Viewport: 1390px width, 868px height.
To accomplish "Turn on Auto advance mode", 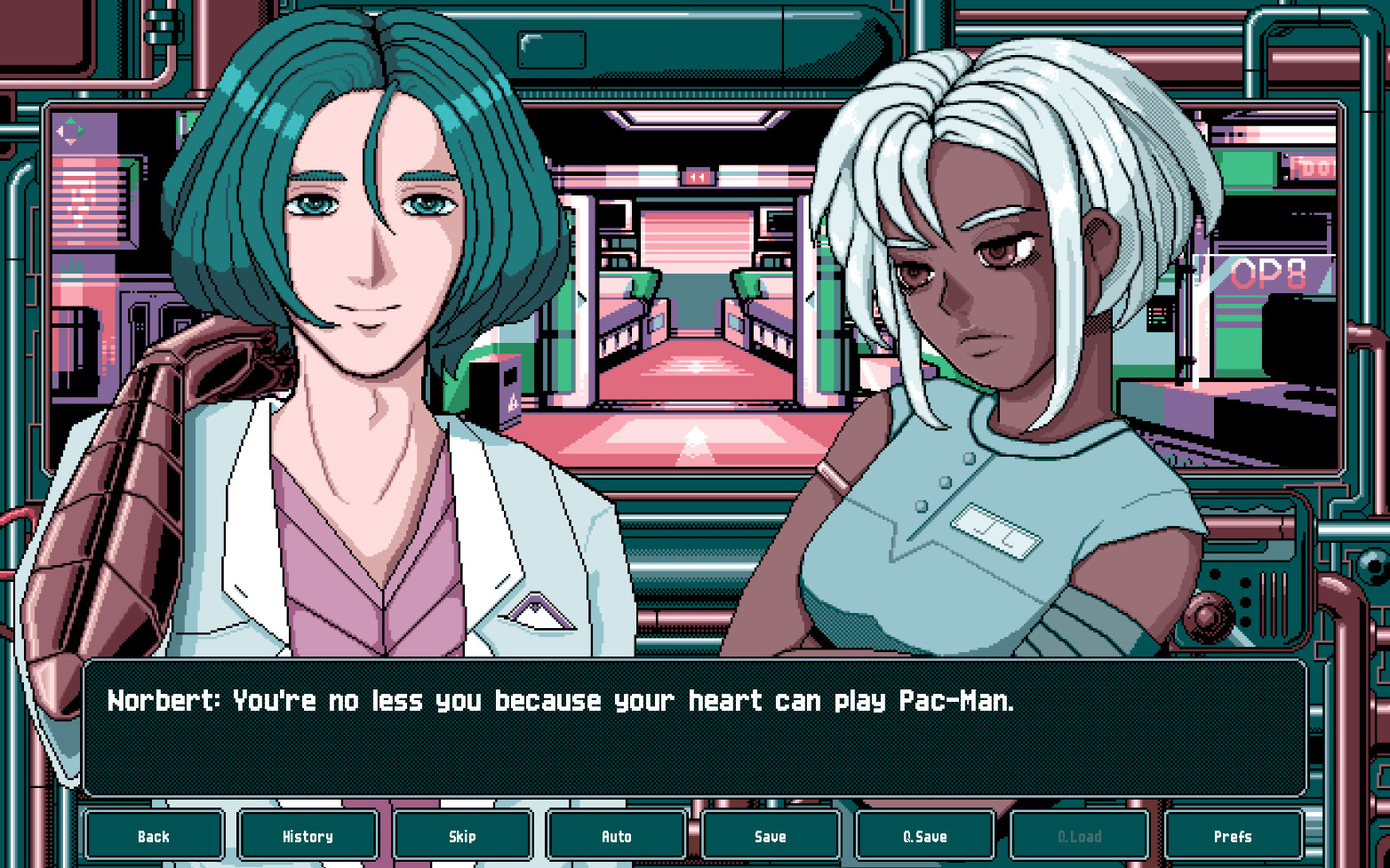I will (x=616, y=836).
